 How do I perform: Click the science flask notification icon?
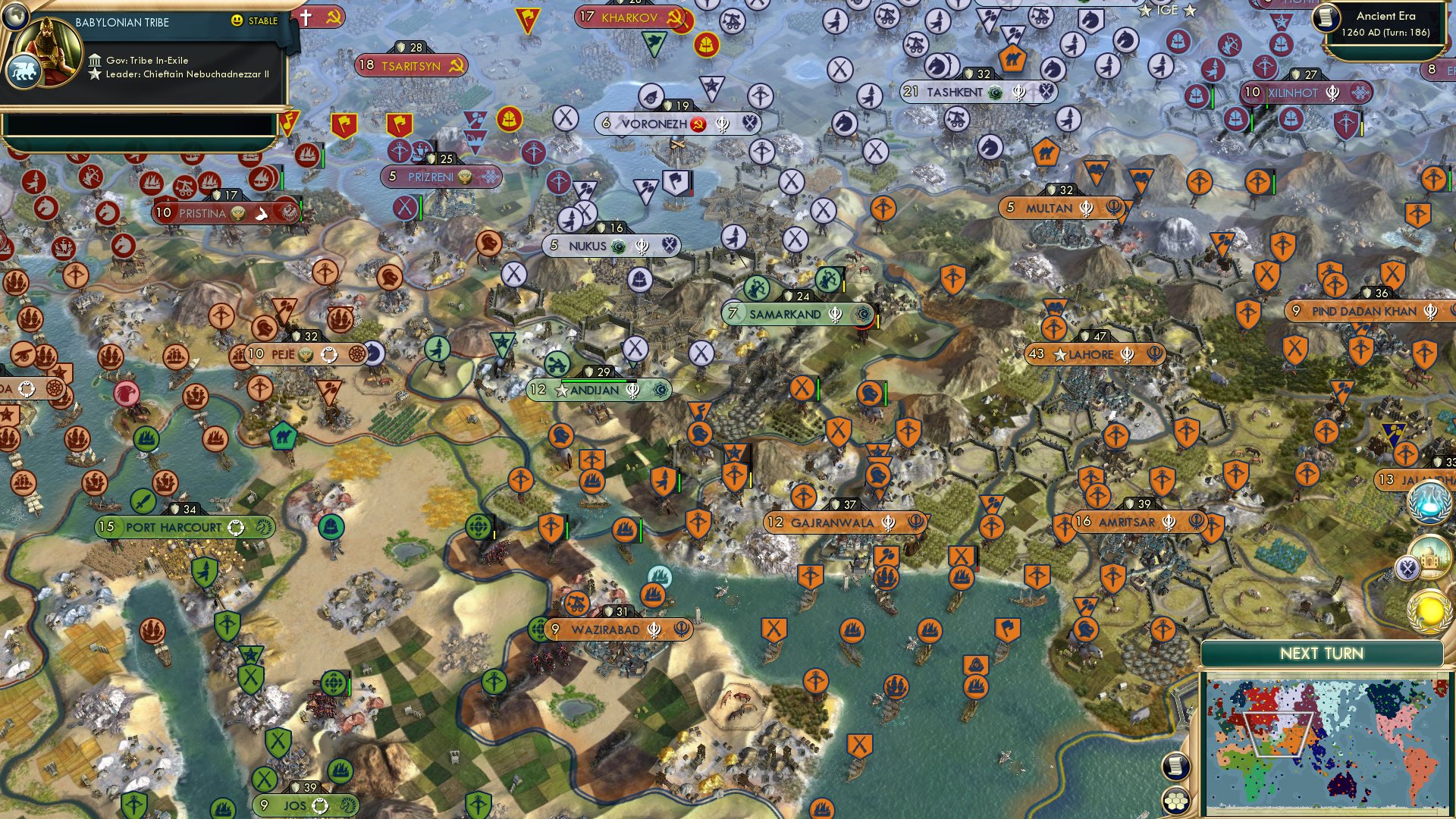(1429, 503)
